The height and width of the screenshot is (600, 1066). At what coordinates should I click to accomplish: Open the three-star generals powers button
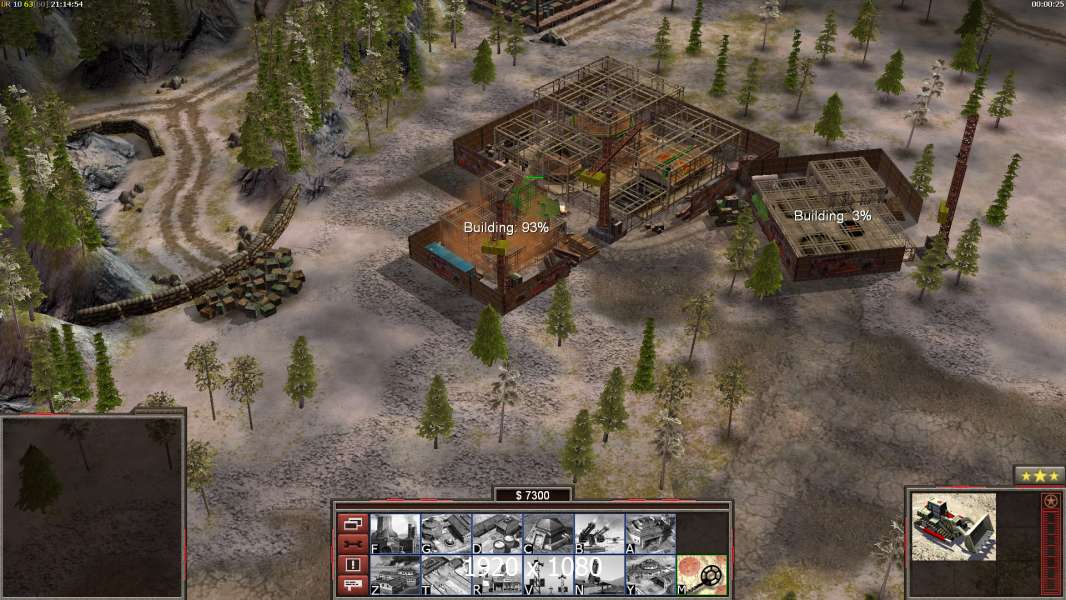pos(1039,476)
